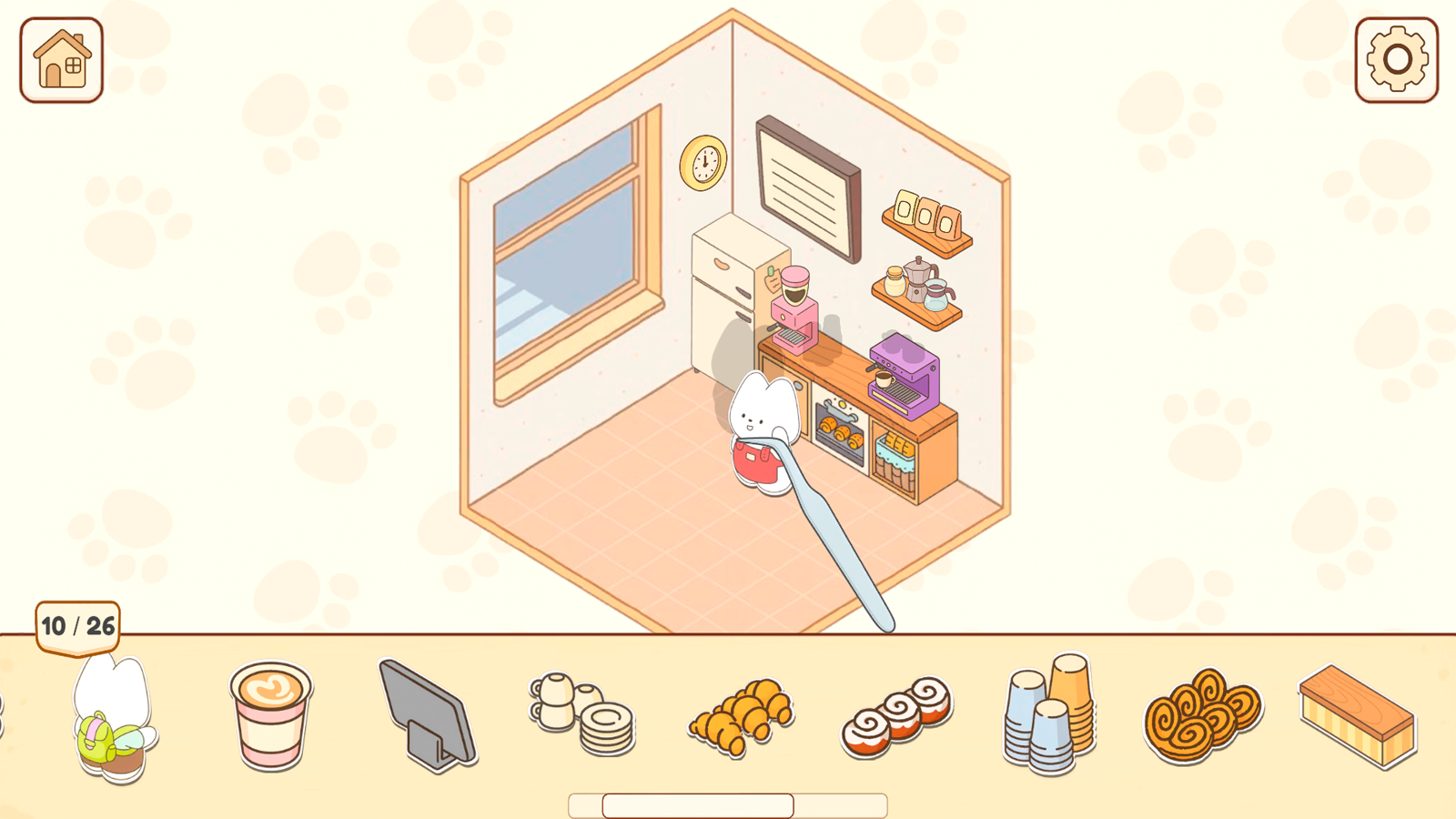Image resolution: width=1456 pixels, height=819 pixels.
Task: Click the progress bar at the bottom
Action: (x=728, y=806)
